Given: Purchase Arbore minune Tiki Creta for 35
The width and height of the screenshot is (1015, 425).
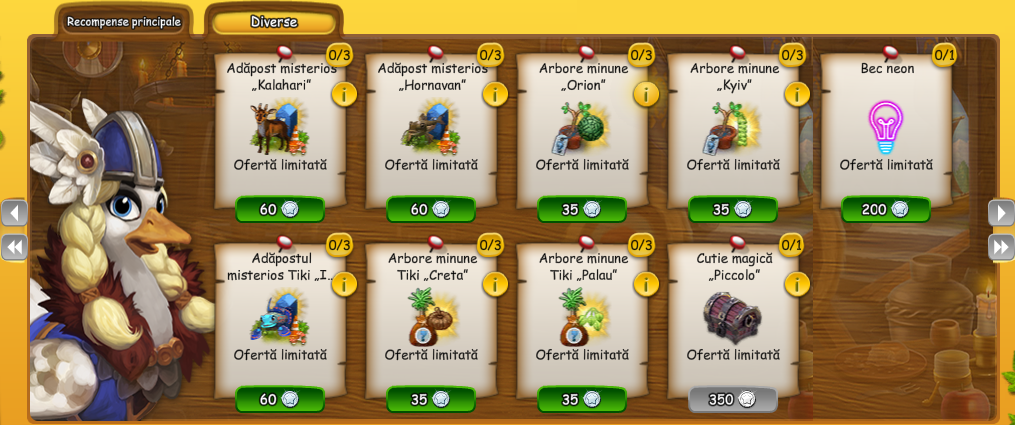Looking at the screenshot, I should coord(431,399).
